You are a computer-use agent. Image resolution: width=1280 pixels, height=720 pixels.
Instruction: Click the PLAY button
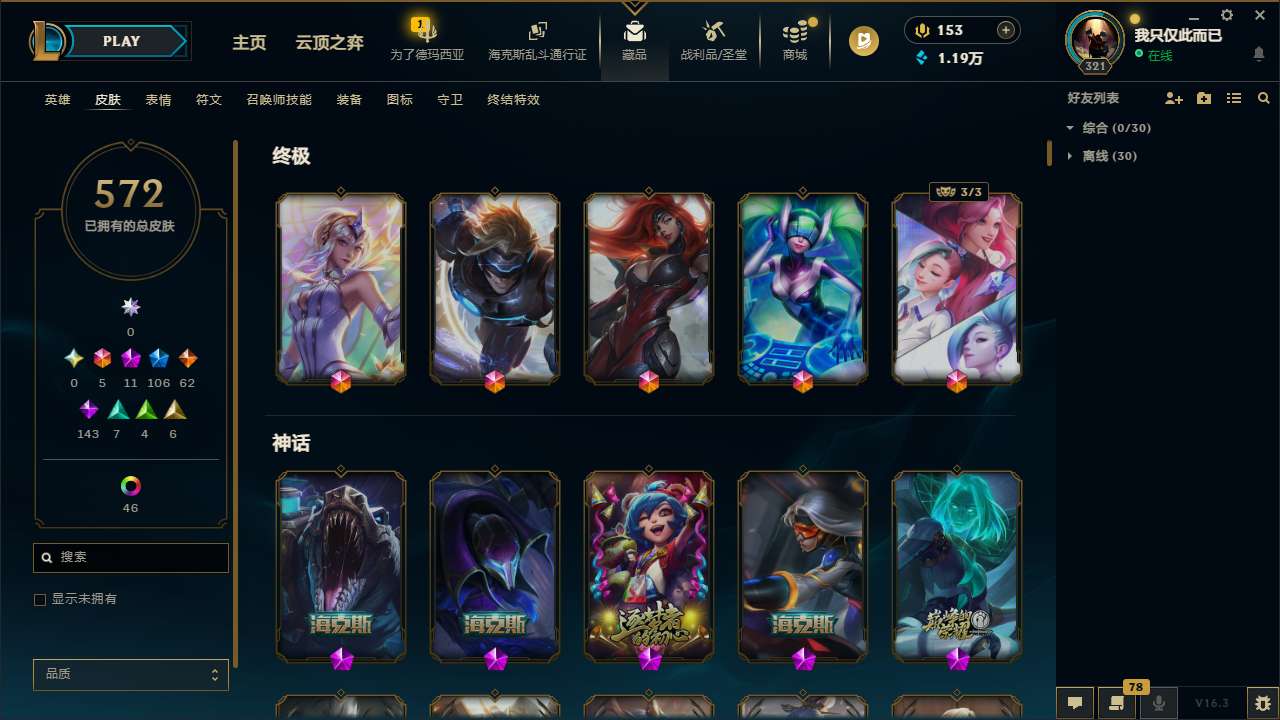point(121,41)
